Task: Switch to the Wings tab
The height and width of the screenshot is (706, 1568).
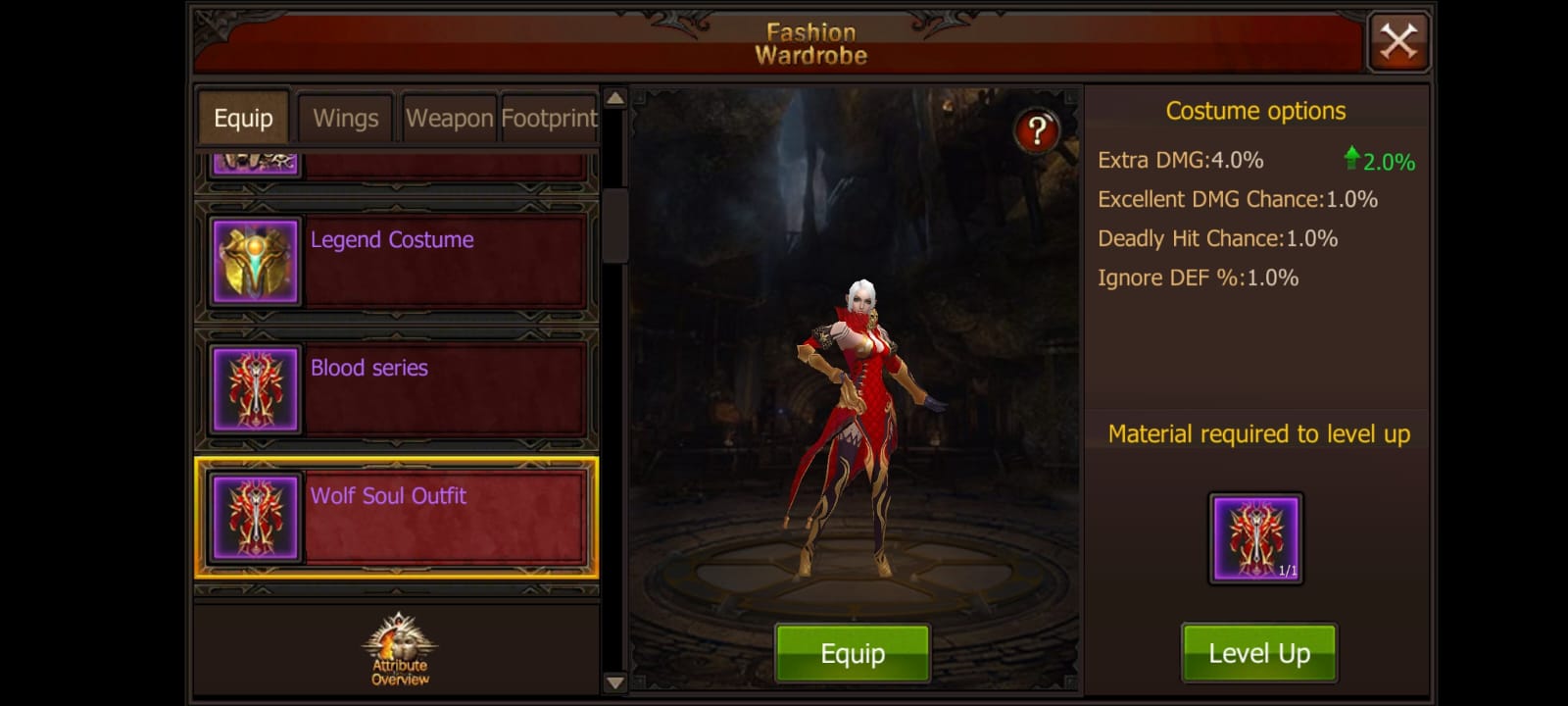Action: pos(345,118)
